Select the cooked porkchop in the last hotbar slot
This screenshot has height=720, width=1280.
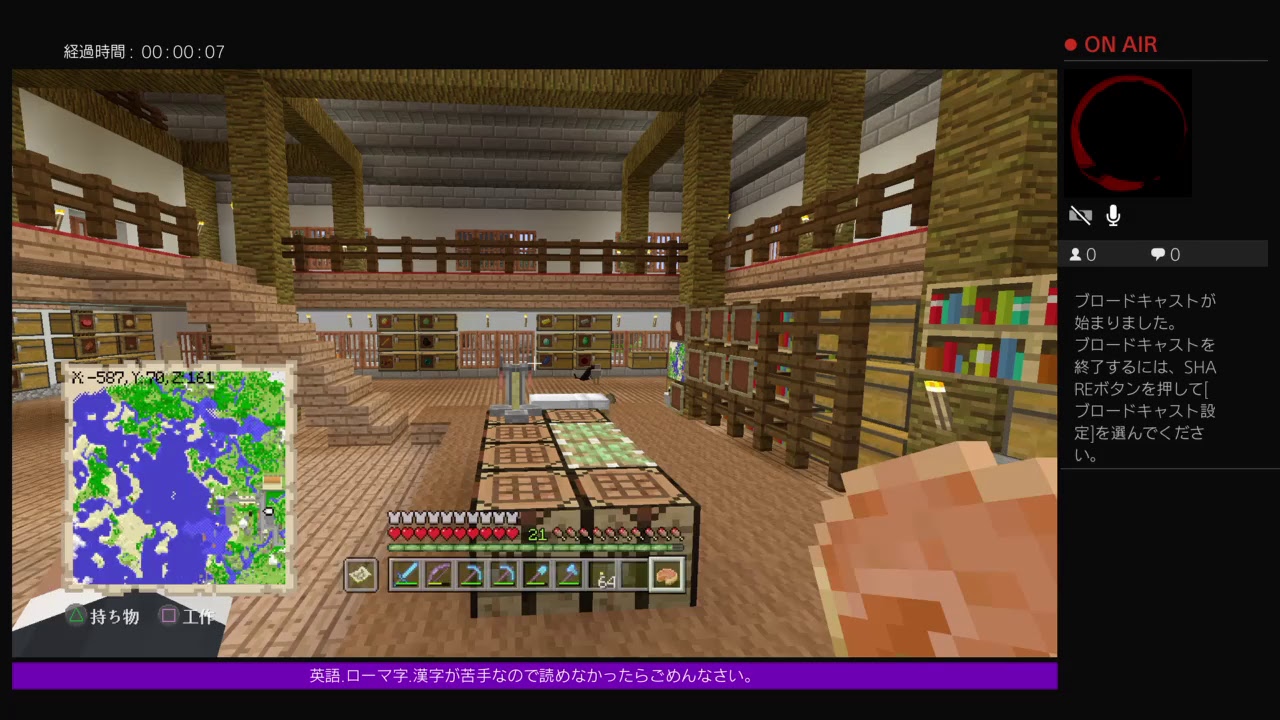[666, 573]
